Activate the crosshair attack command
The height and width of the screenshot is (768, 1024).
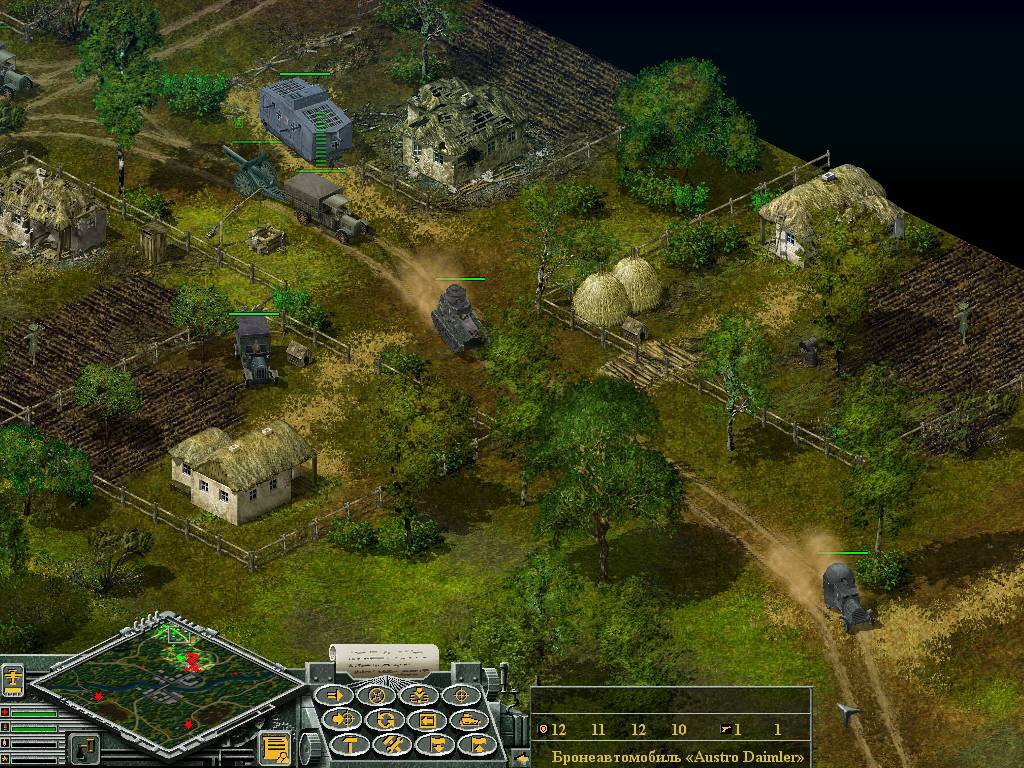tap(462, 695)
